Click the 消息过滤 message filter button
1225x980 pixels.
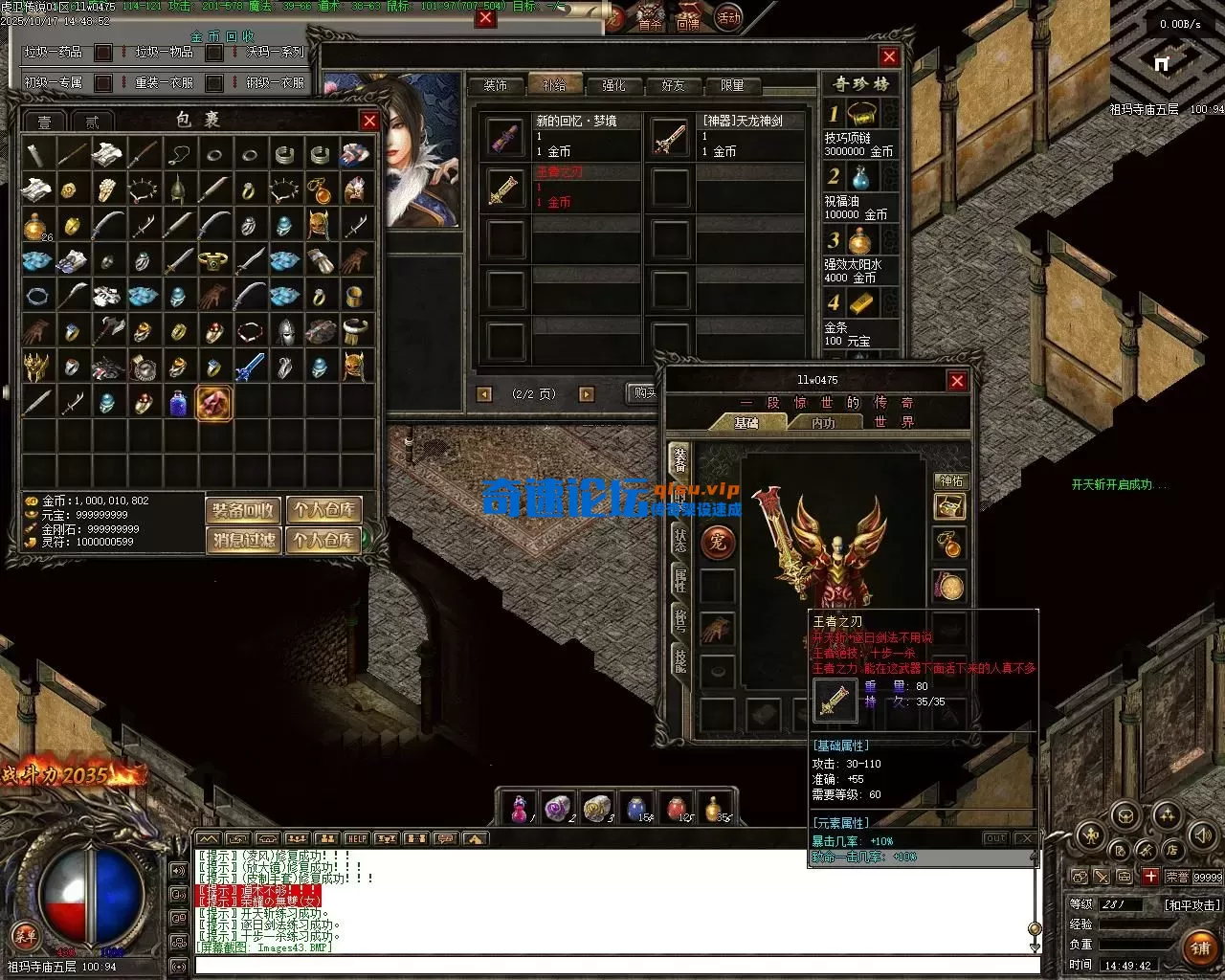243,540
